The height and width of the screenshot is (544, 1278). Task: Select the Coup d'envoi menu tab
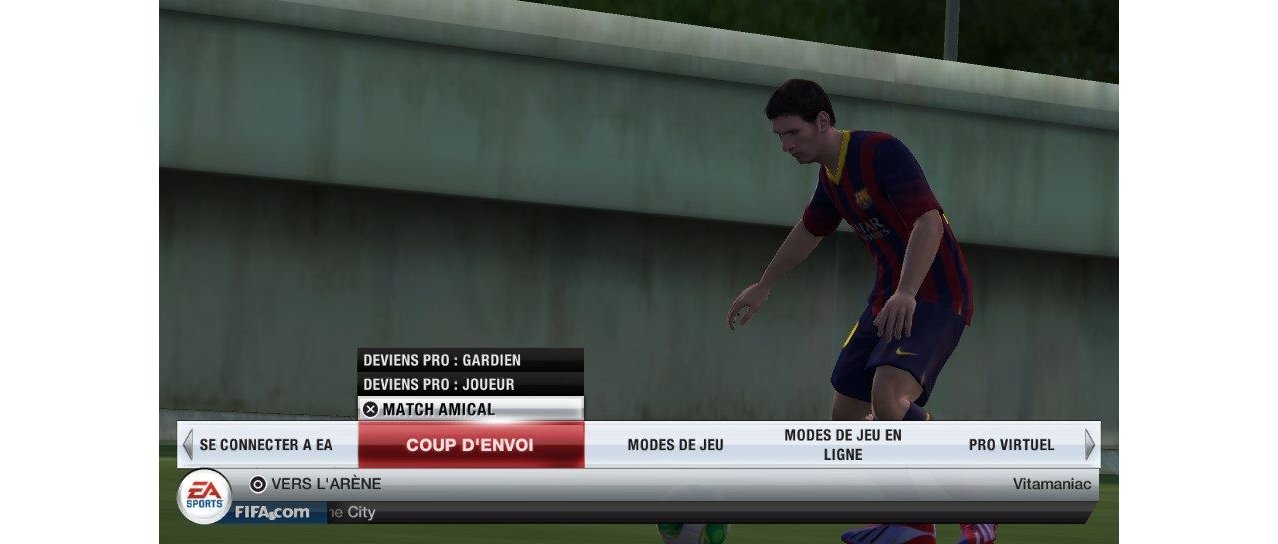tap(470, 445)
